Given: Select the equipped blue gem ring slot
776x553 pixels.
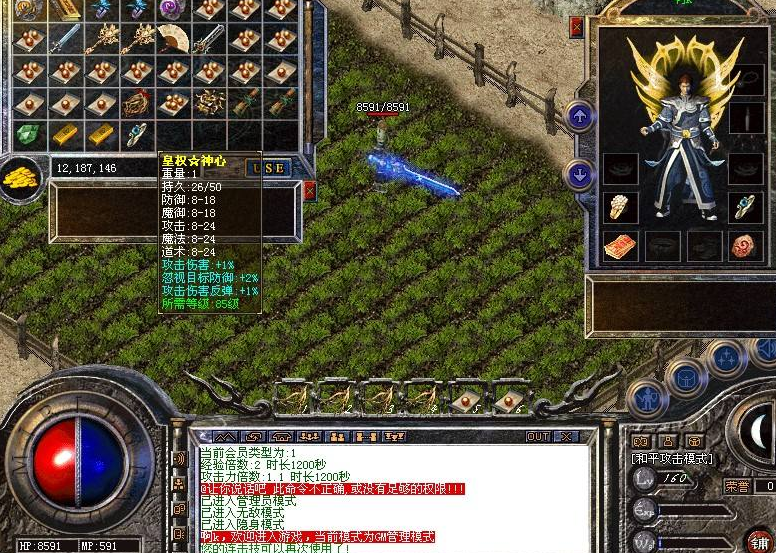Looking at the screenshot, I should tap(745, 206).
